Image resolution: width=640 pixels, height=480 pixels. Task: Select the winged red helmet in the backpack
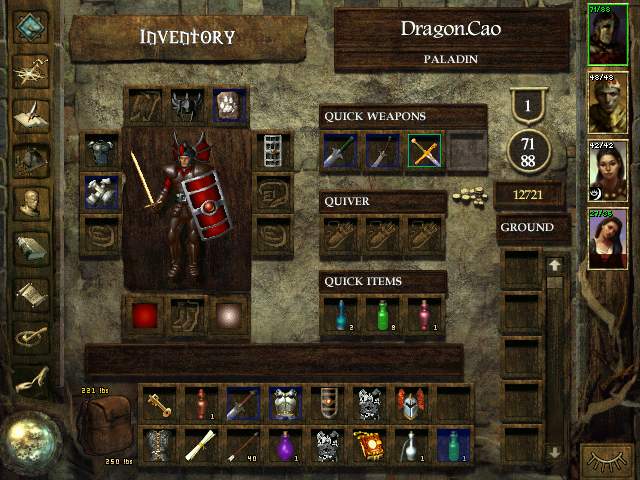pos(411,403)
